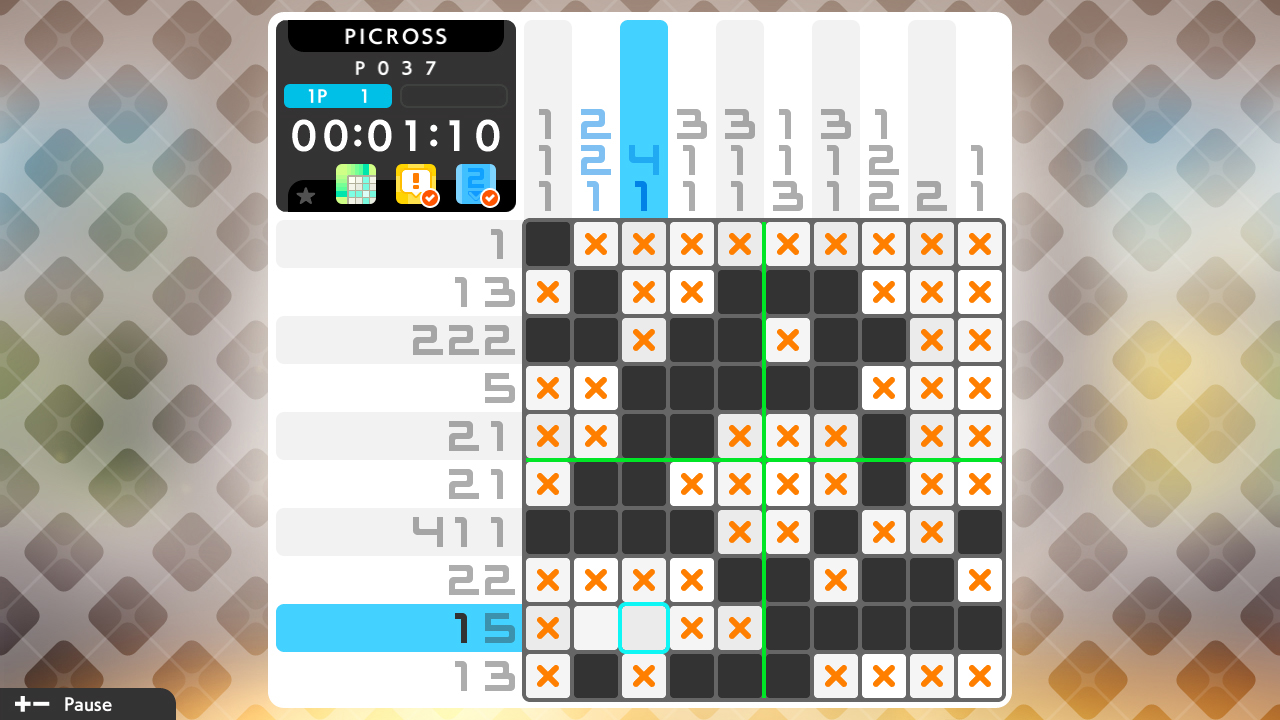Click the PICROSS title banner
This screenshot has height=720, width=1280.
pos(396,36)
